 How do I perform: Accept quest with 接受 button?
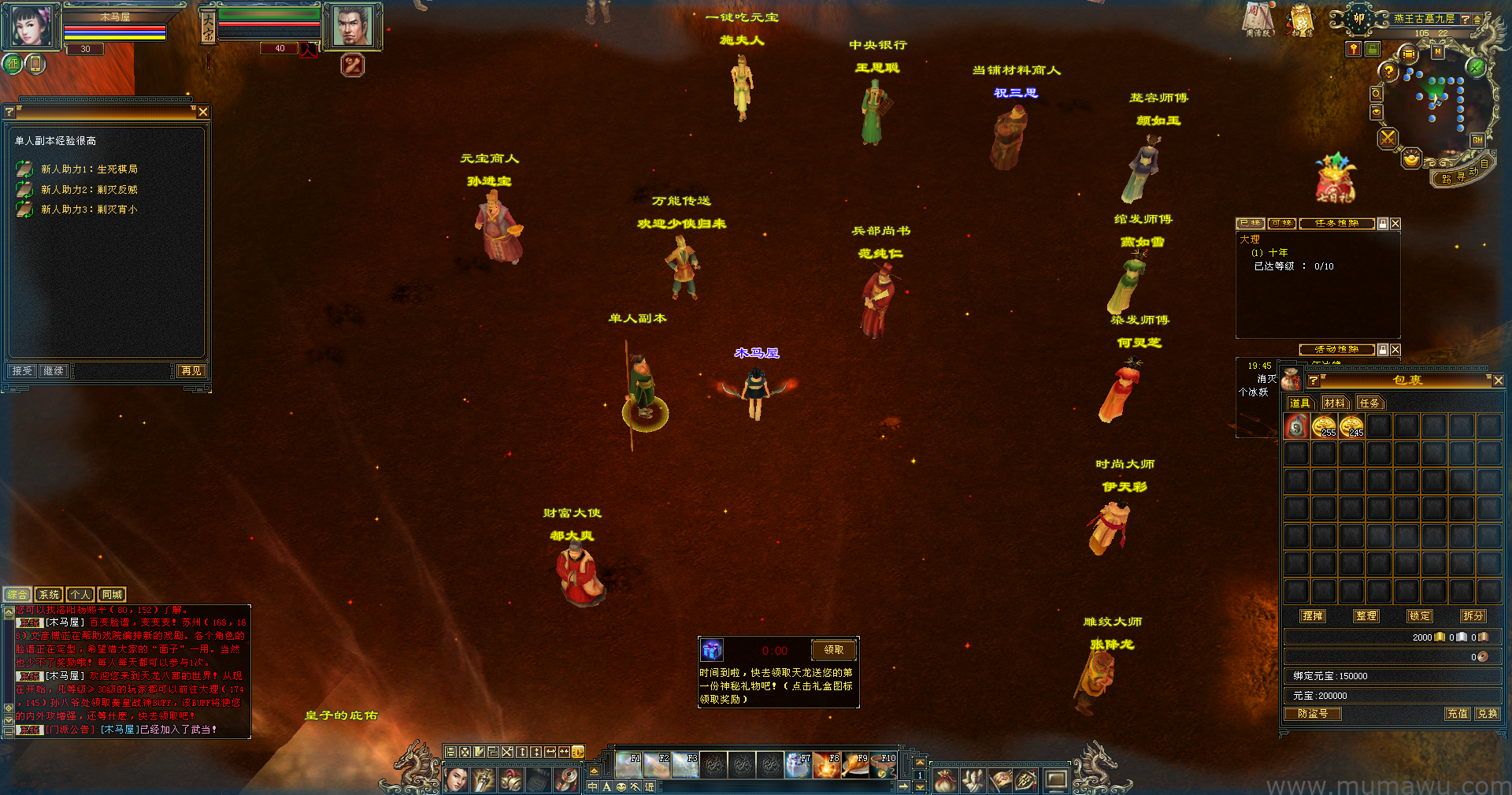[x=22, y=371]
